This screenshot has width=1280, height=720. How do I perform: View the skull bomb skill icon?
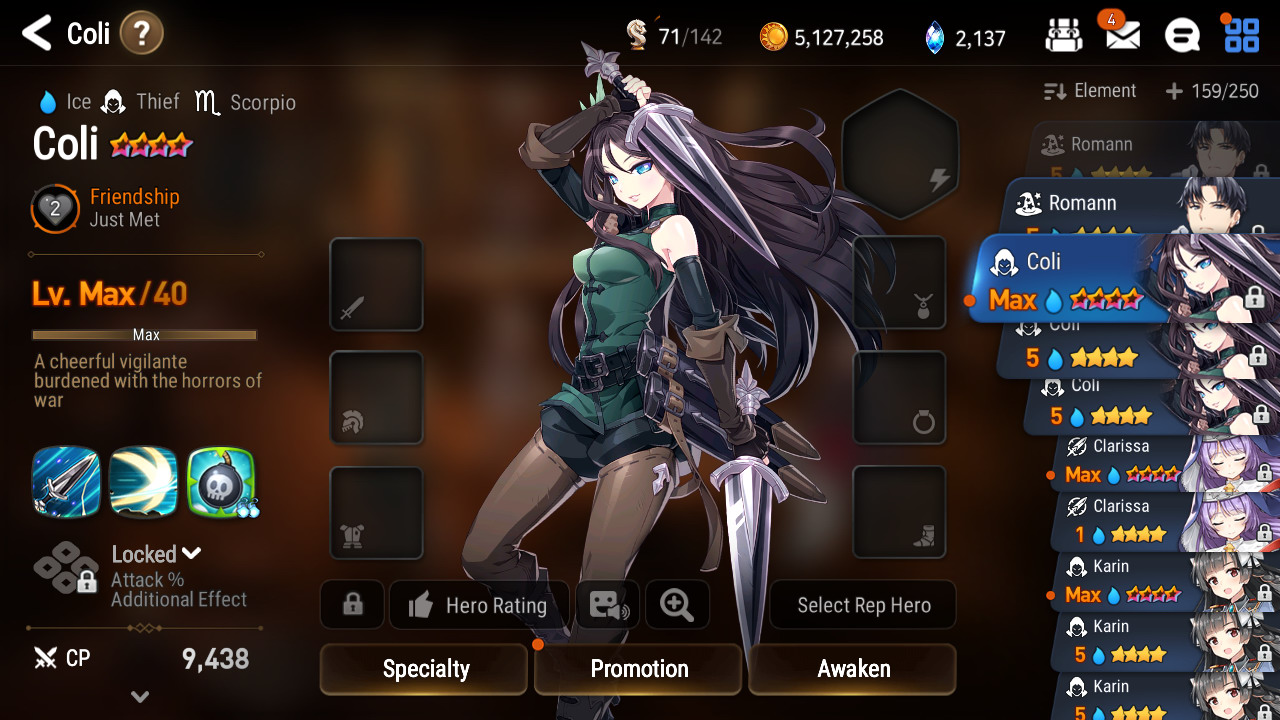(x=221, y=481)
